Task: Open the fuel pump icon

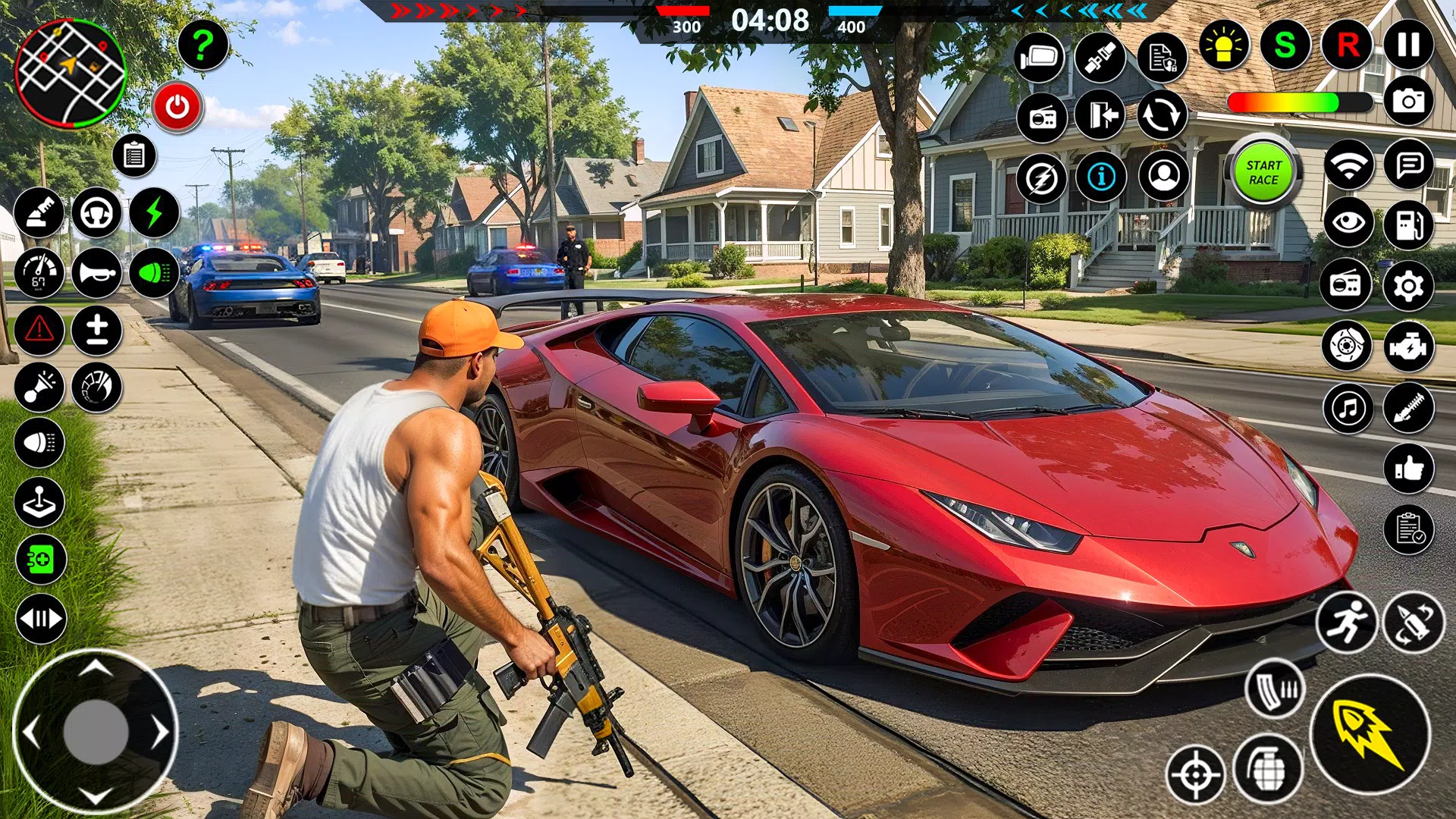Action: point(1408,224)
